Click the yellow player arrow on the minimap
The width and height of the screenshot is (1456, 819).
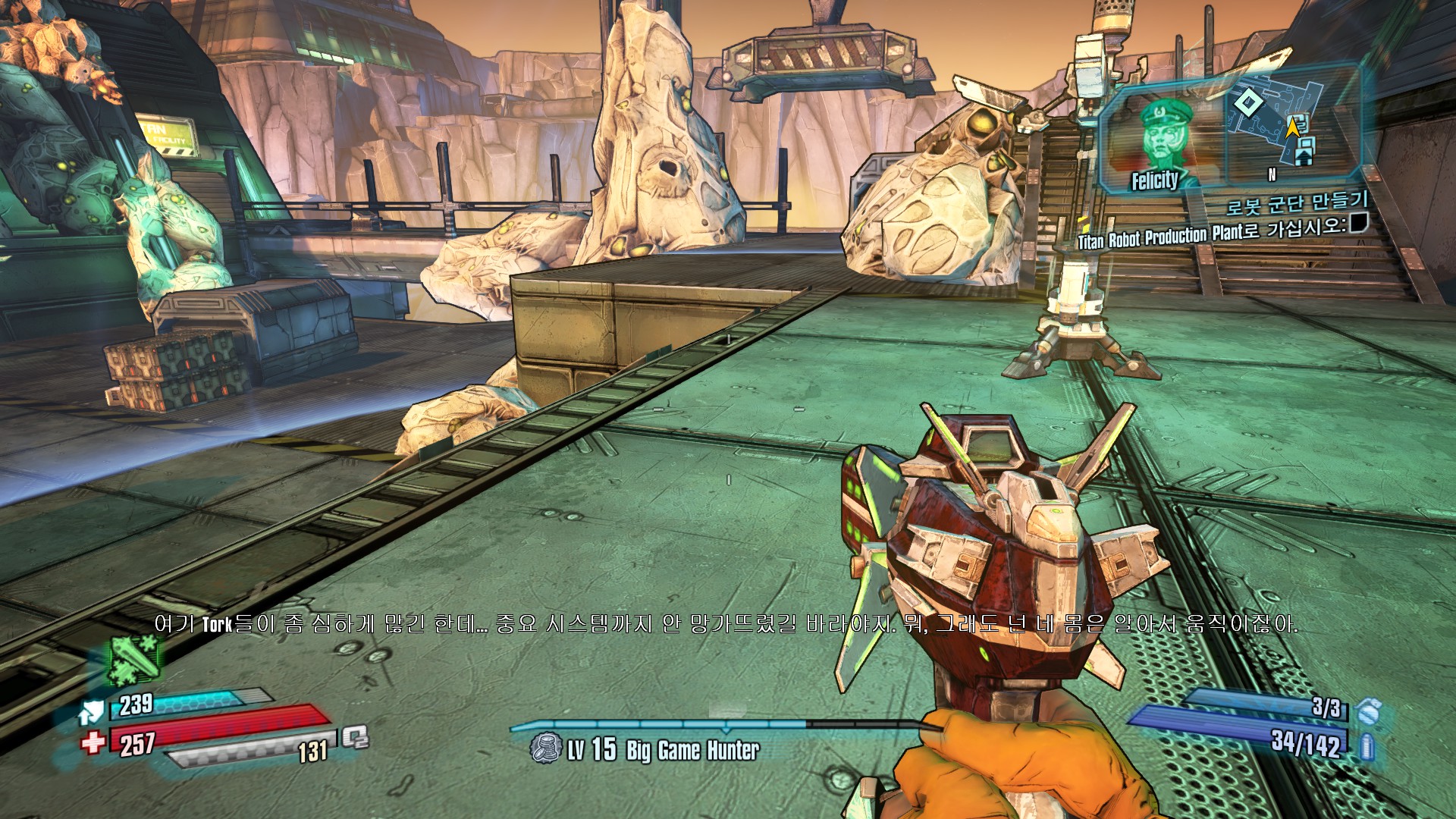(1292, 127)
